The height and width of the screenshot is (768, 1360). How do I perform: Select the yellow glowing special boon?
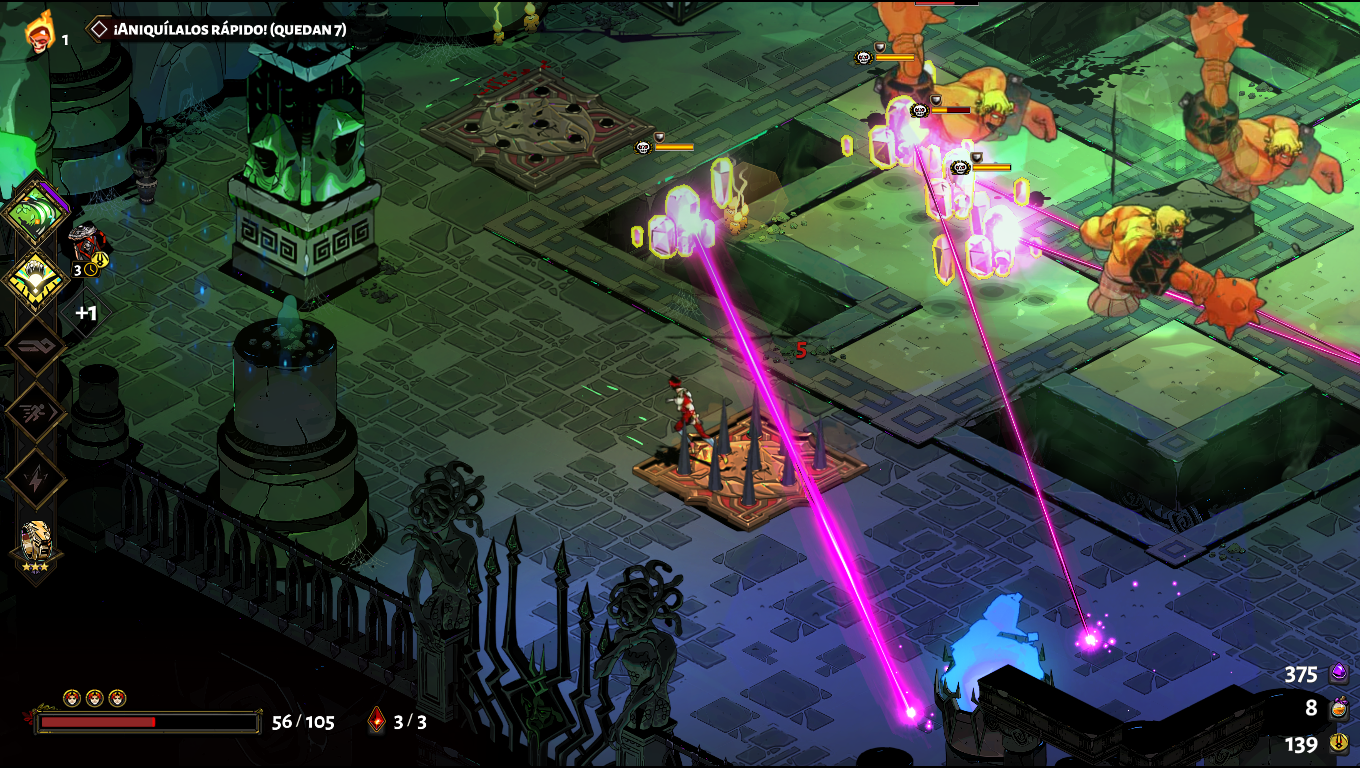[36, 281]
